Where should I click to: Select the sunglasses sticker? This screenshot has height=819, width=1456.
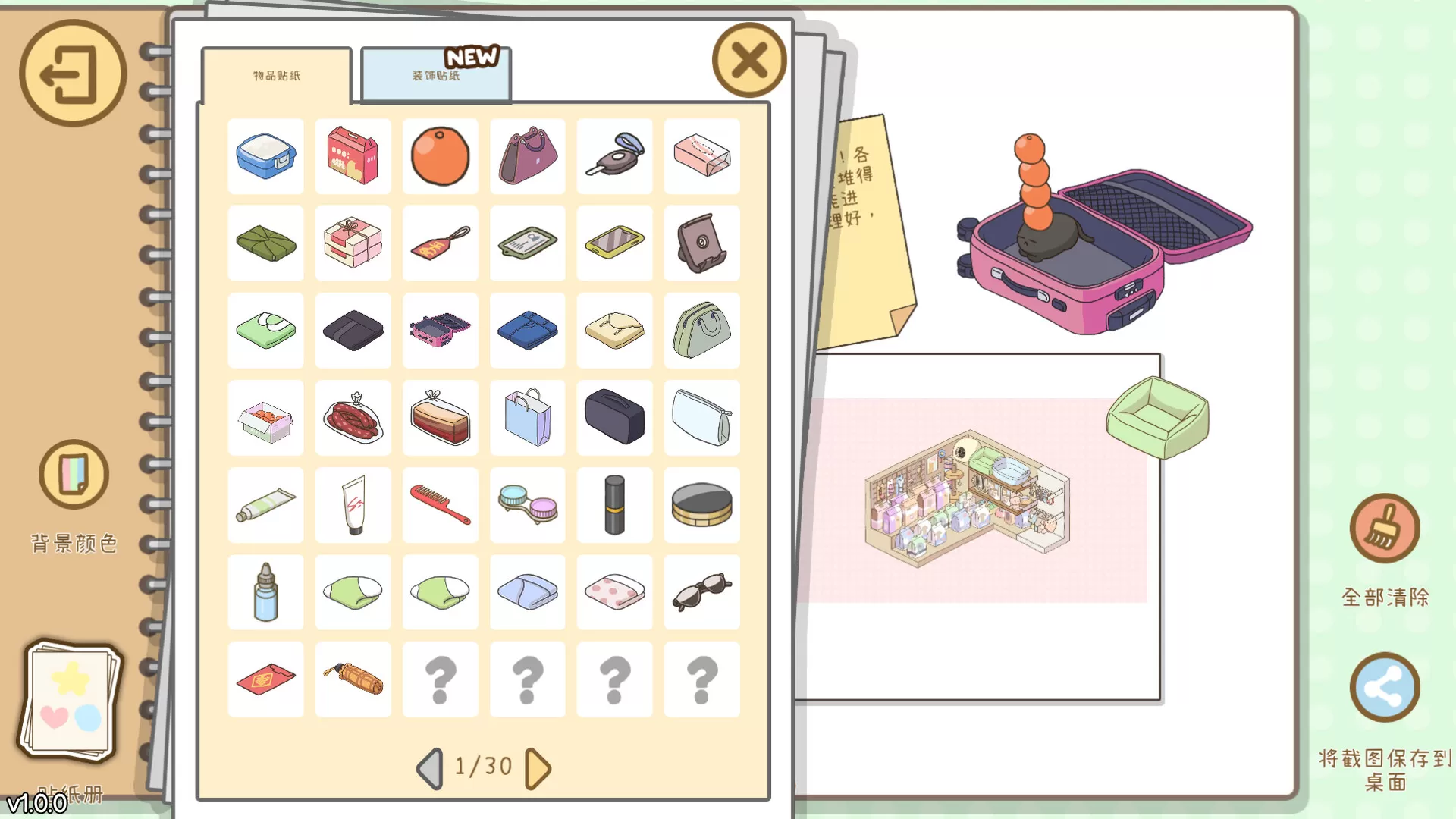701,592
